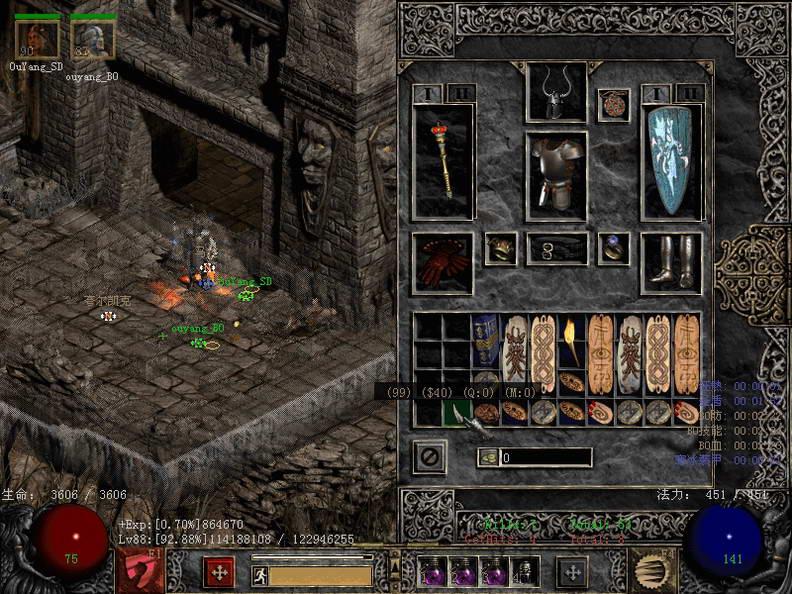Select OuYang_SD party portrait
The height and width of the screenshot is (594, 792).
37,39
